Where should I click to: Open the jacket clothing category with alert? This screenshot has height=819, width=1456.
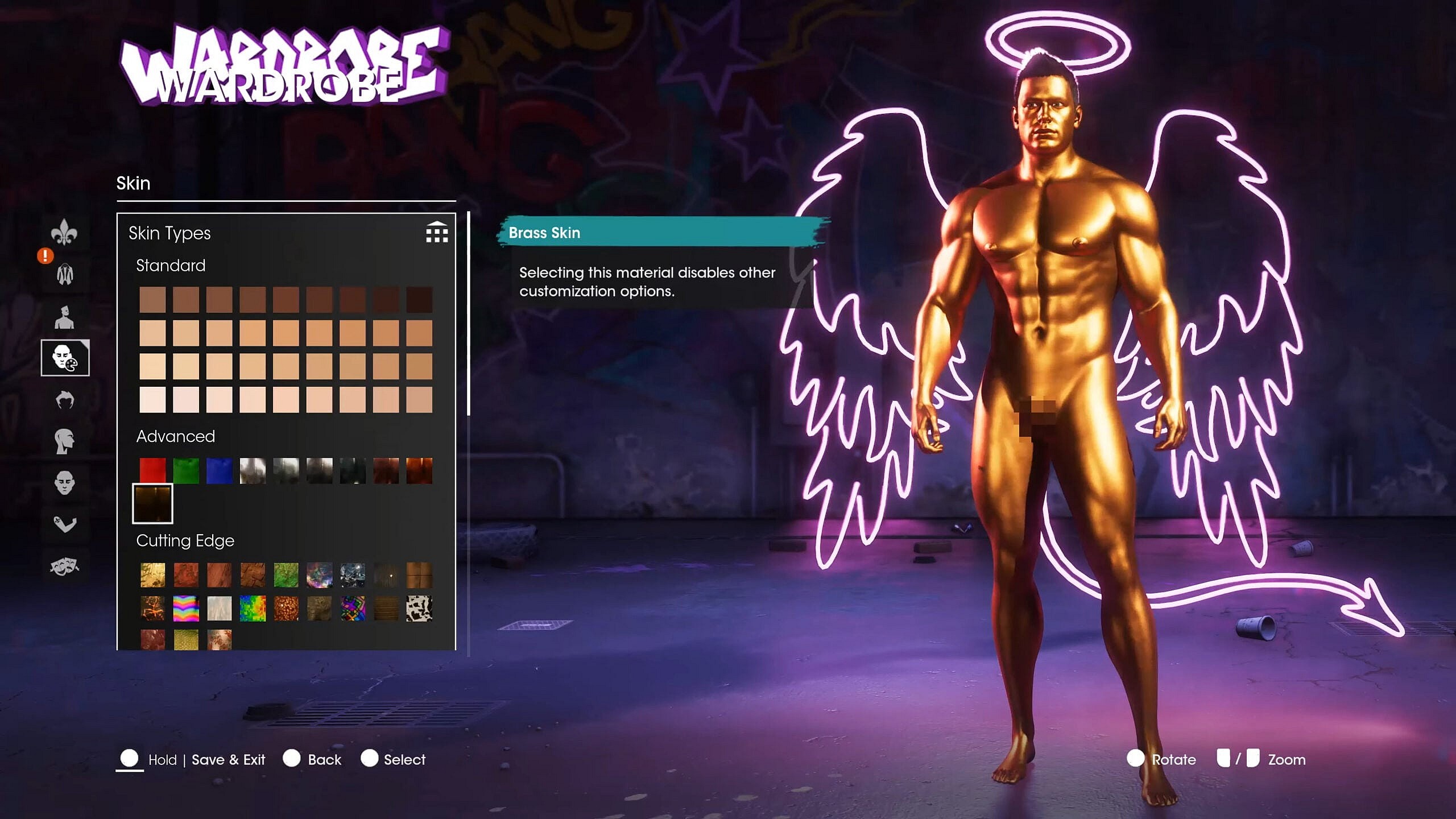pos(65,275)
